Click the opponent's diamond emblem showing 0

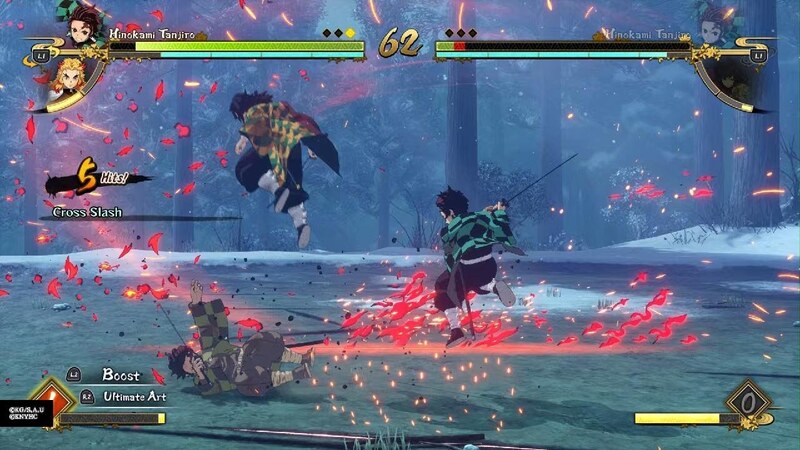pyautogui.click(x=748, y=402)
